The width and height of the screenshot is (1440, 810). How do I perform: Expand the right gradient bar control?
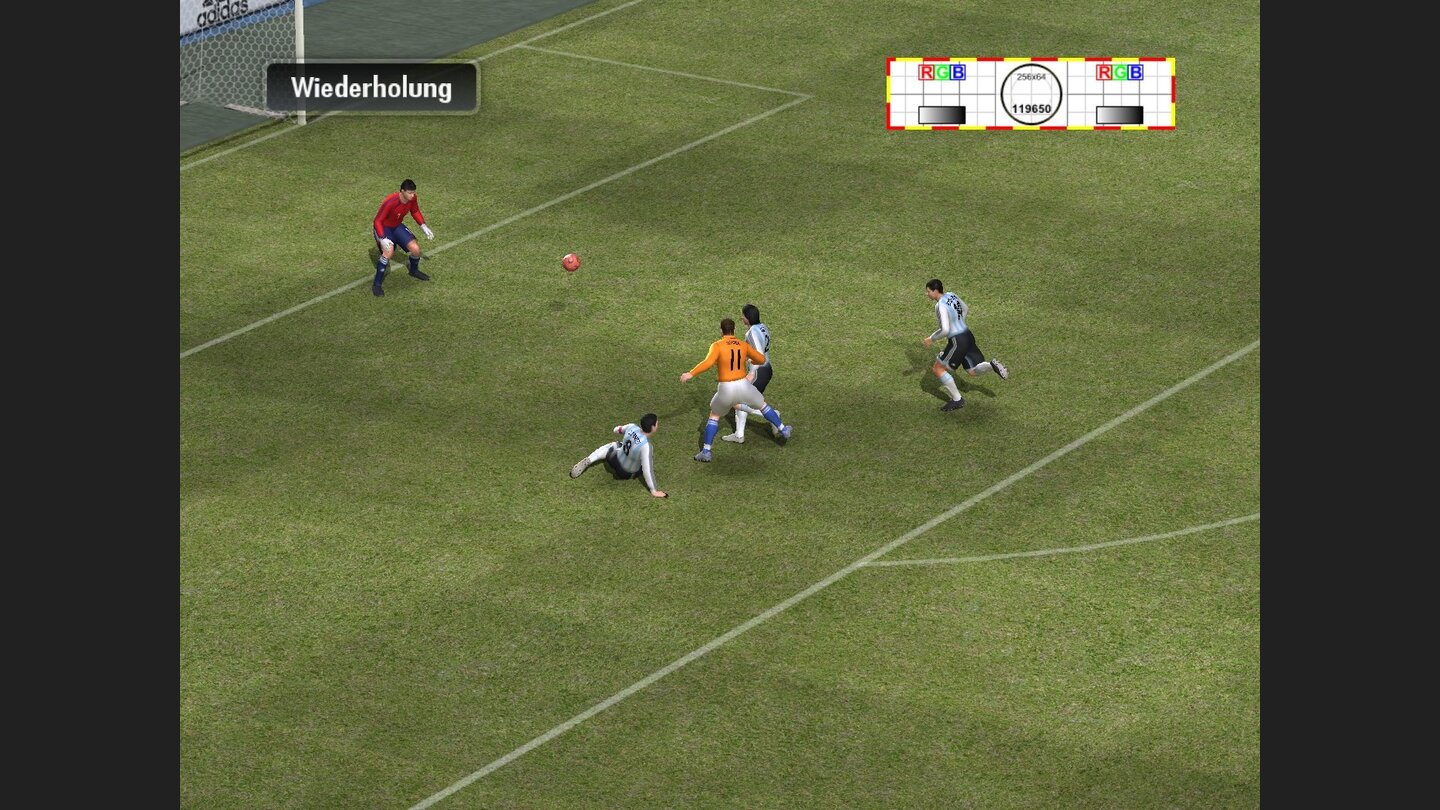click(1120, 113)
